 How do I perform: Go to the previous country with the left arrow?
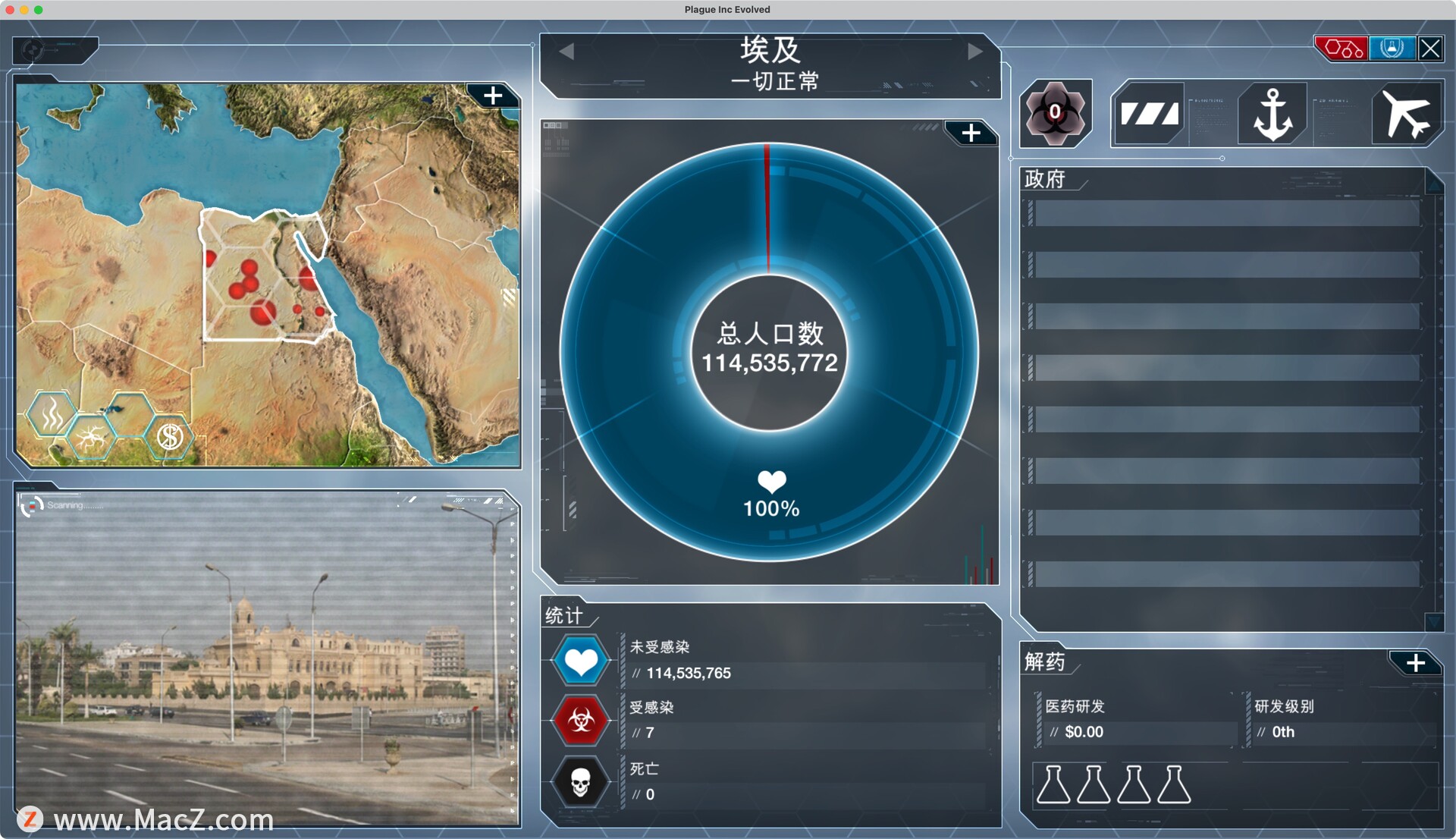[x=566, y=52]
